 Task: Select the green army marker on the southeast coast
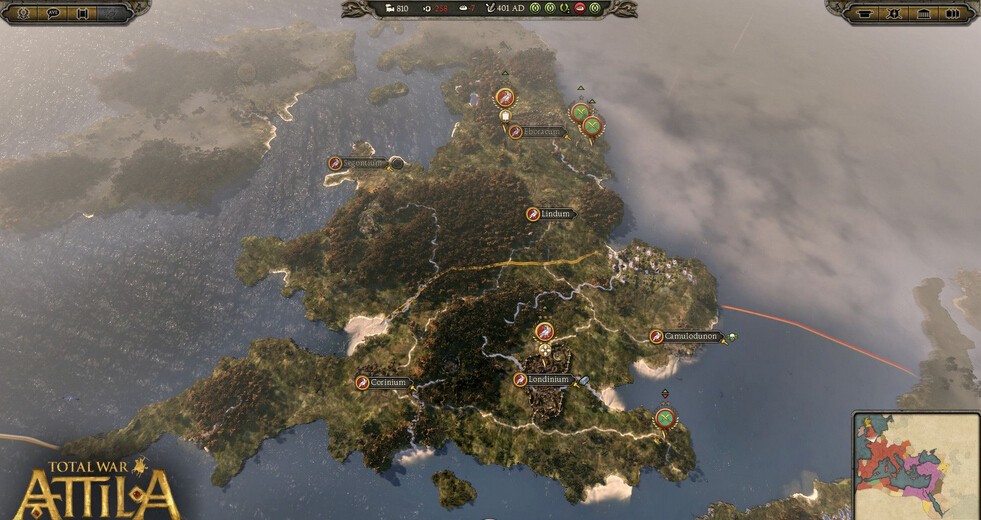pyautogui.click(x=665, y=418)
